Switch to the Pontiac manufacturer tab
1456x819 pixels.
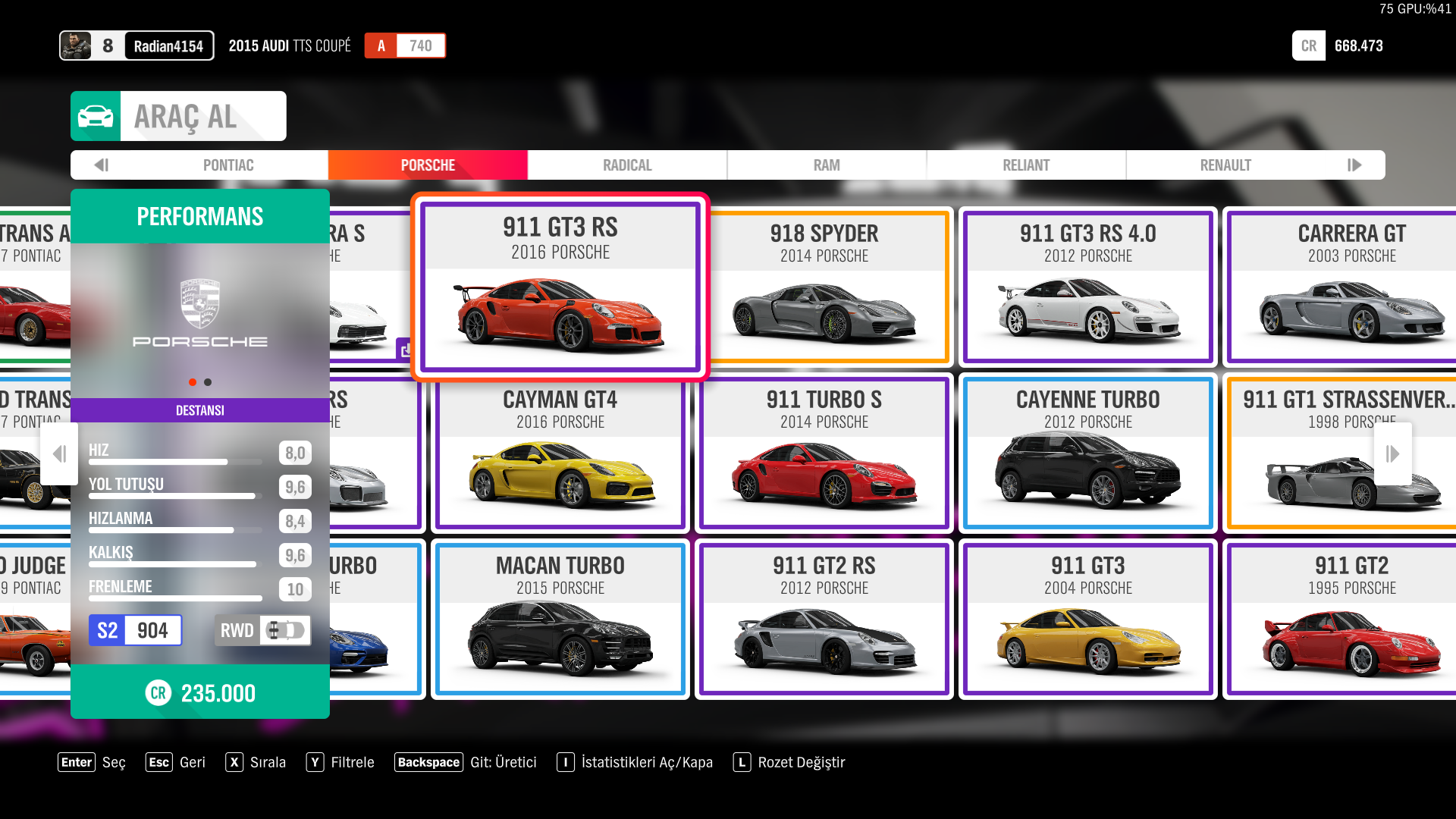[227, 165]
